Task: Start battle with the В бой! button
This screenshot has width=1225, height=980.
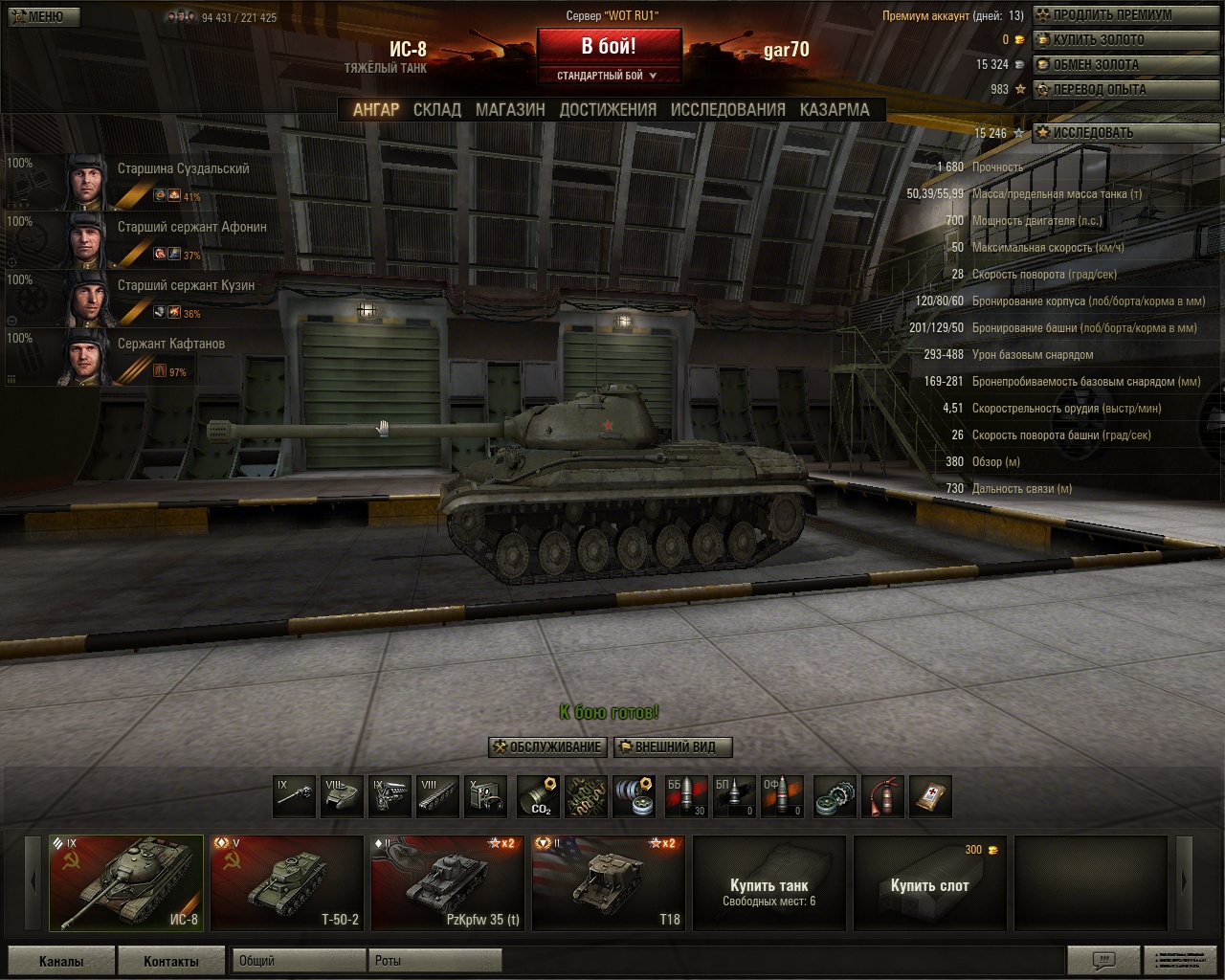Action: pyautogui.click(x=609, y=46)
